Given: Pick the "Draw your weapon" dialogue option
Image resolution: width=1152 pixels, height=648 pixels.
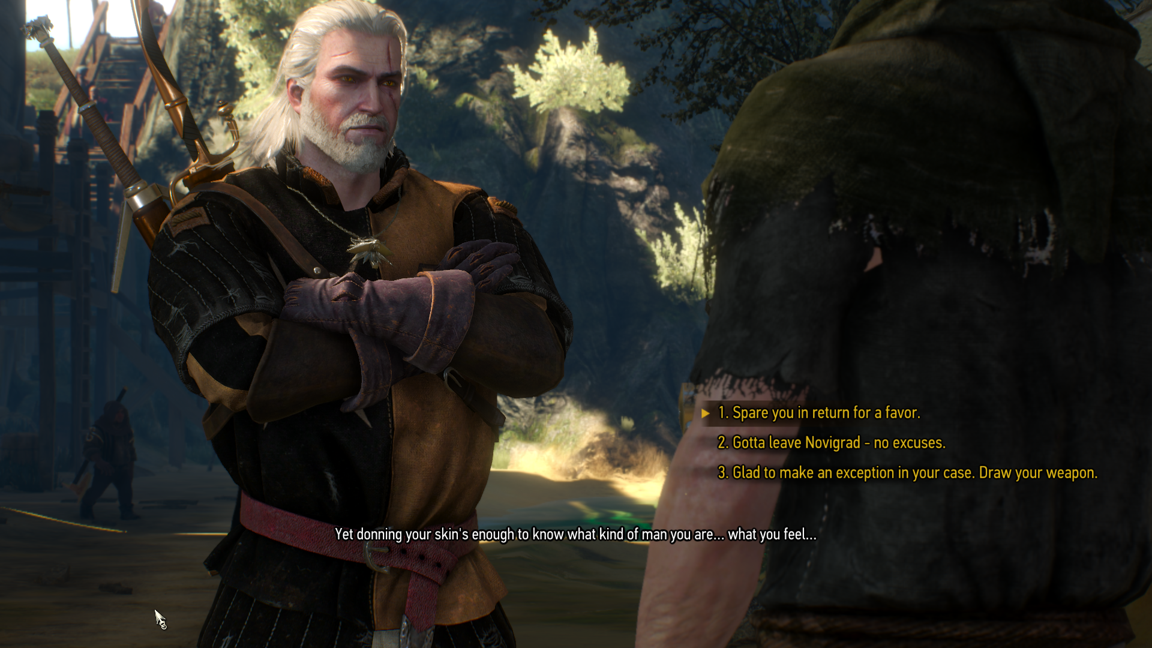Looking at the screenshot, I should click(907, 473).
